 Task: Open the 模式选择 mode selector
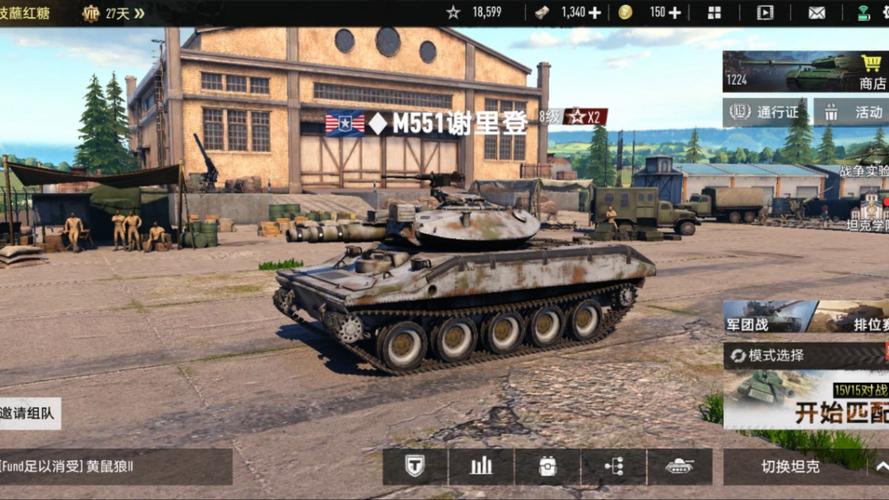coord(806,355)
